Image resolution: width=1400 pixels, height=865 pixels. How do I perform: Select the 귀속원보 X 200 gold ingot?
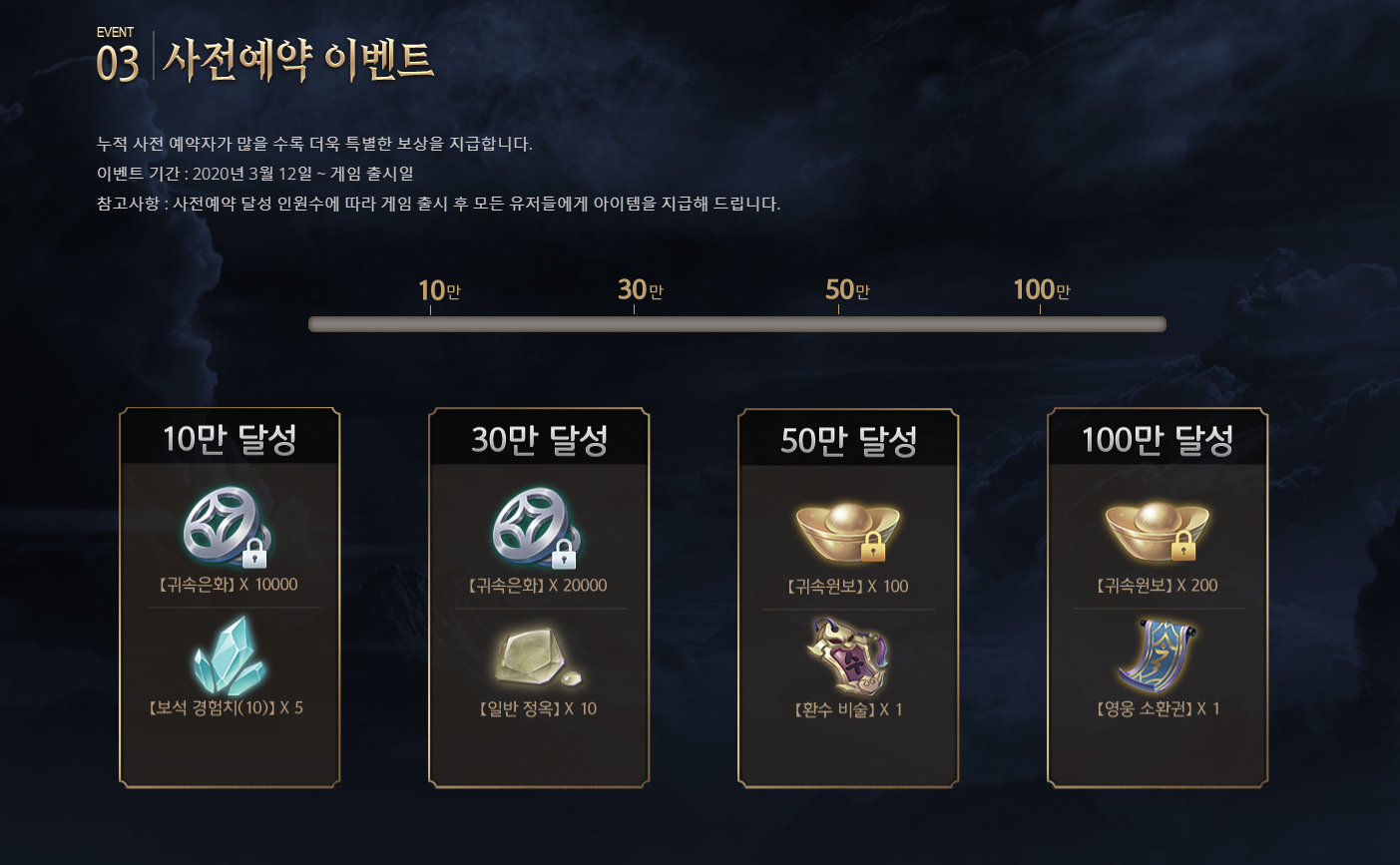1158,531
